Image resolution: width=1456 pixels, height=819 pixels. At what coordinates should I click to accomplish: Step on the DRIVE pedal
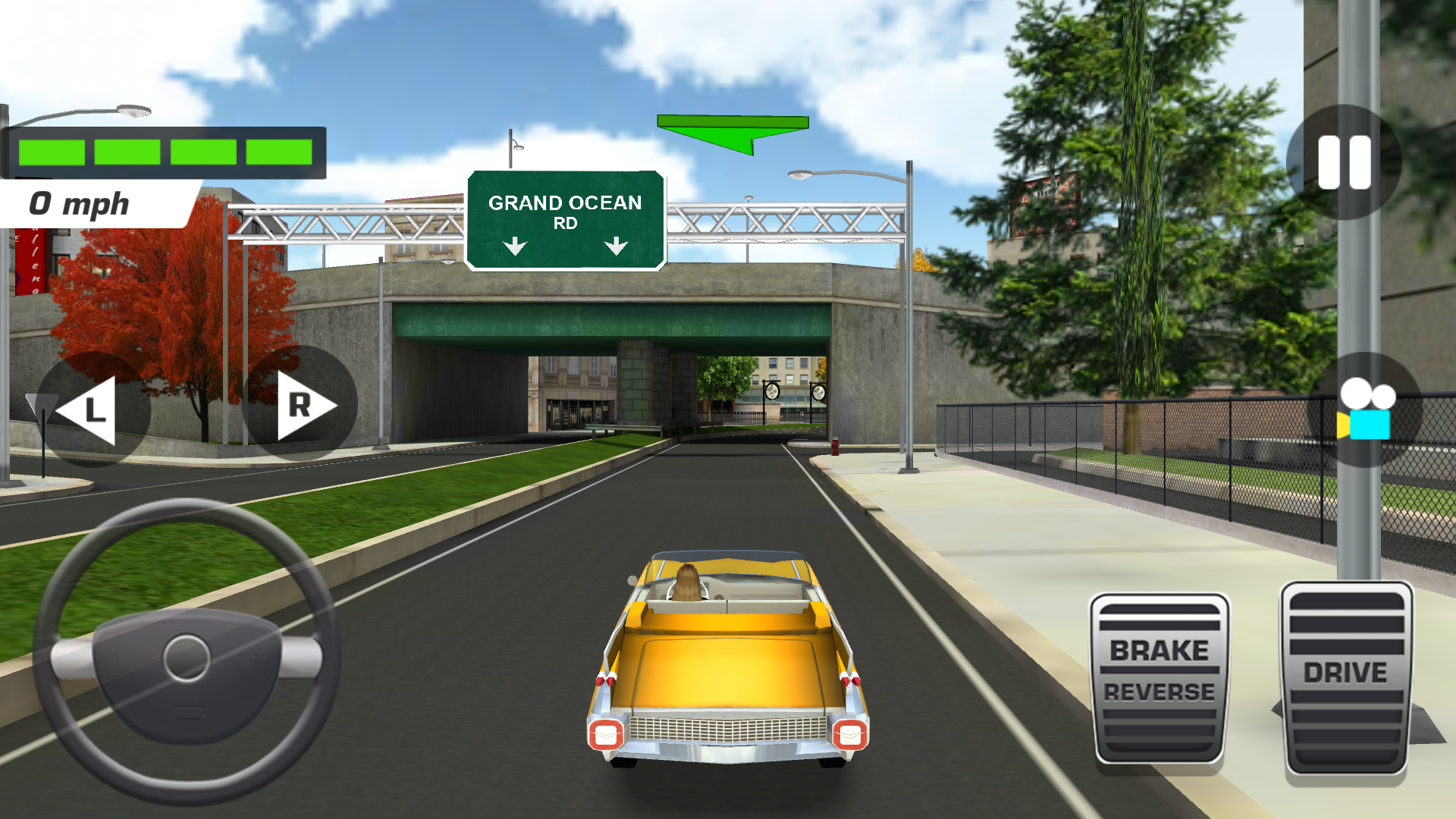pyautogui.click(x=1346, y=677)
